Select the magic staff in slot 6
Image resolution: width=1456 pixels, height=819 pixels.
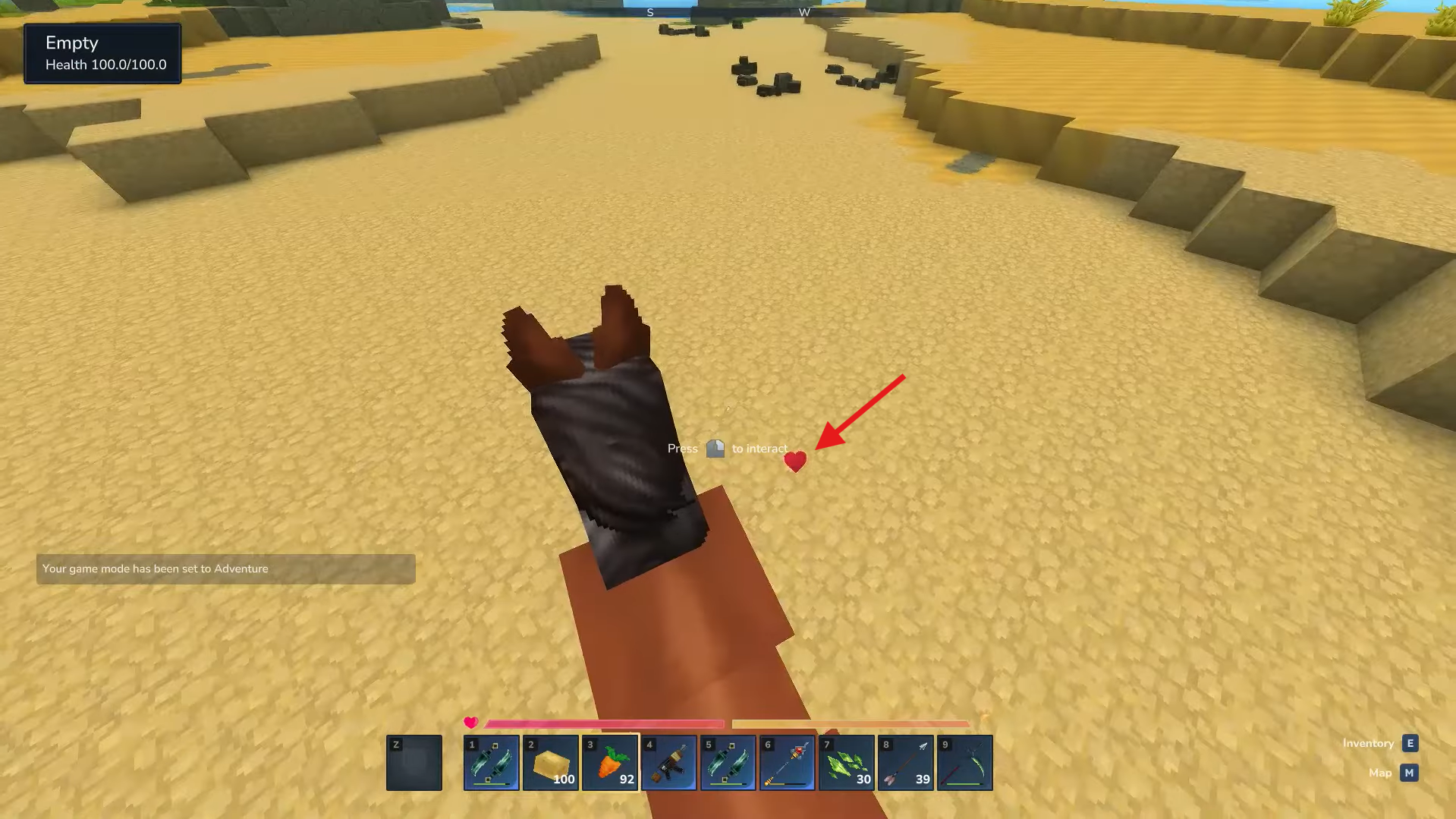coord(786,762)
